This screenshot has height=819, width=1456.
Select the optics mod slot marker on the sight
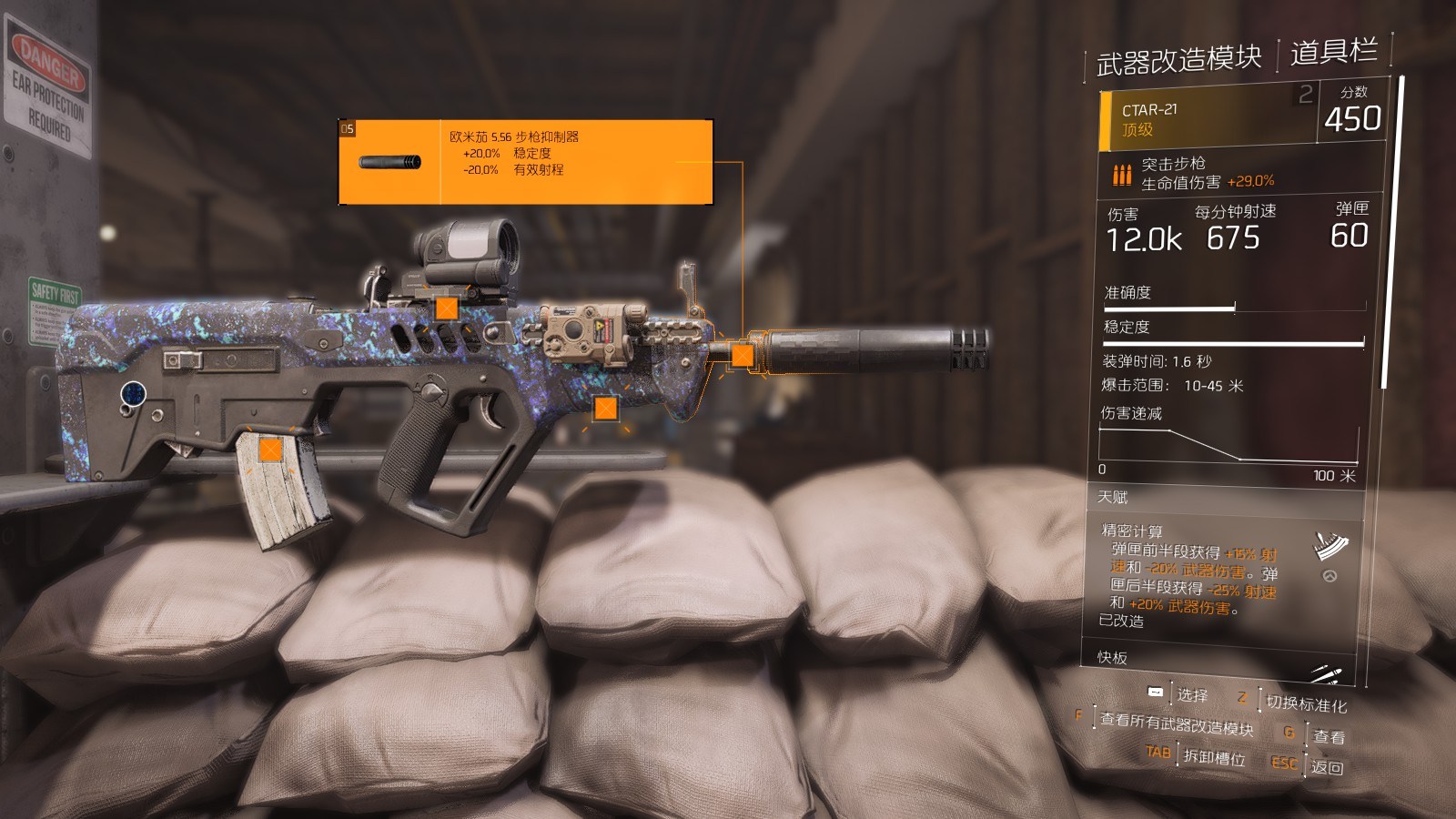[446, 308]
